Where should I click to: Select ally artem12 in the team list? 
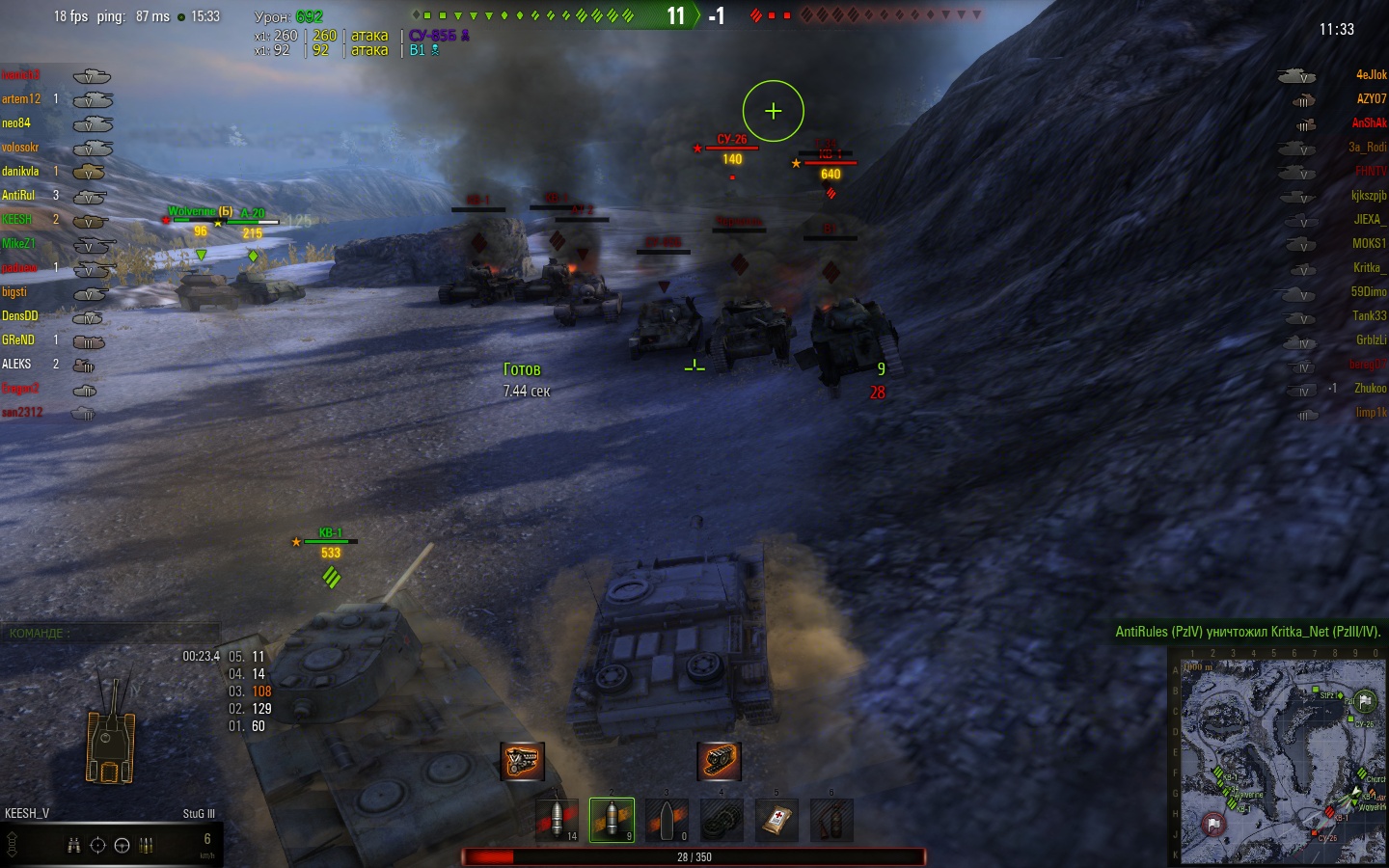pos(21,99)
